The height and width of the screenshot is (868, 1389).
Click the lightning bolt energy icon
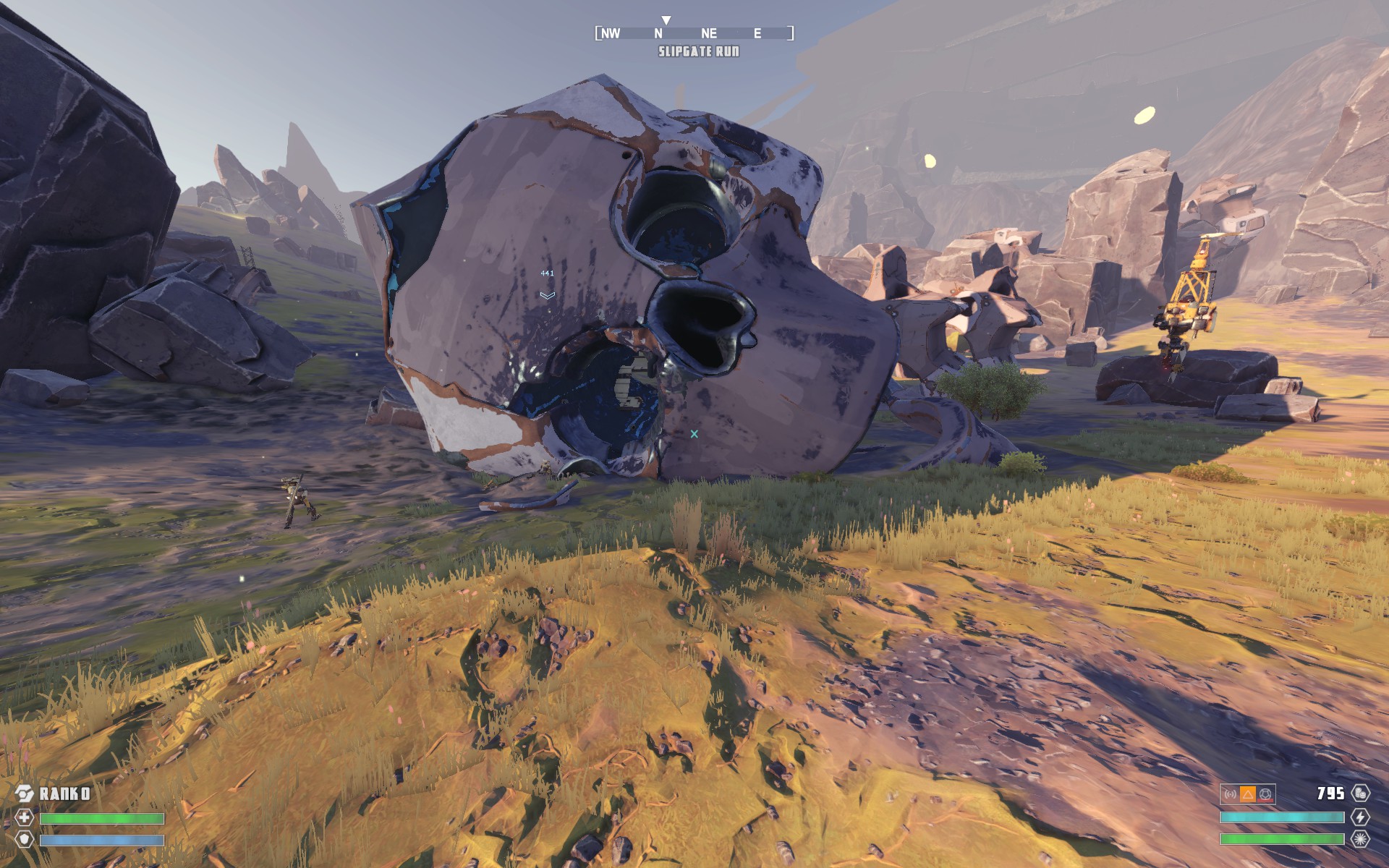1360,817
